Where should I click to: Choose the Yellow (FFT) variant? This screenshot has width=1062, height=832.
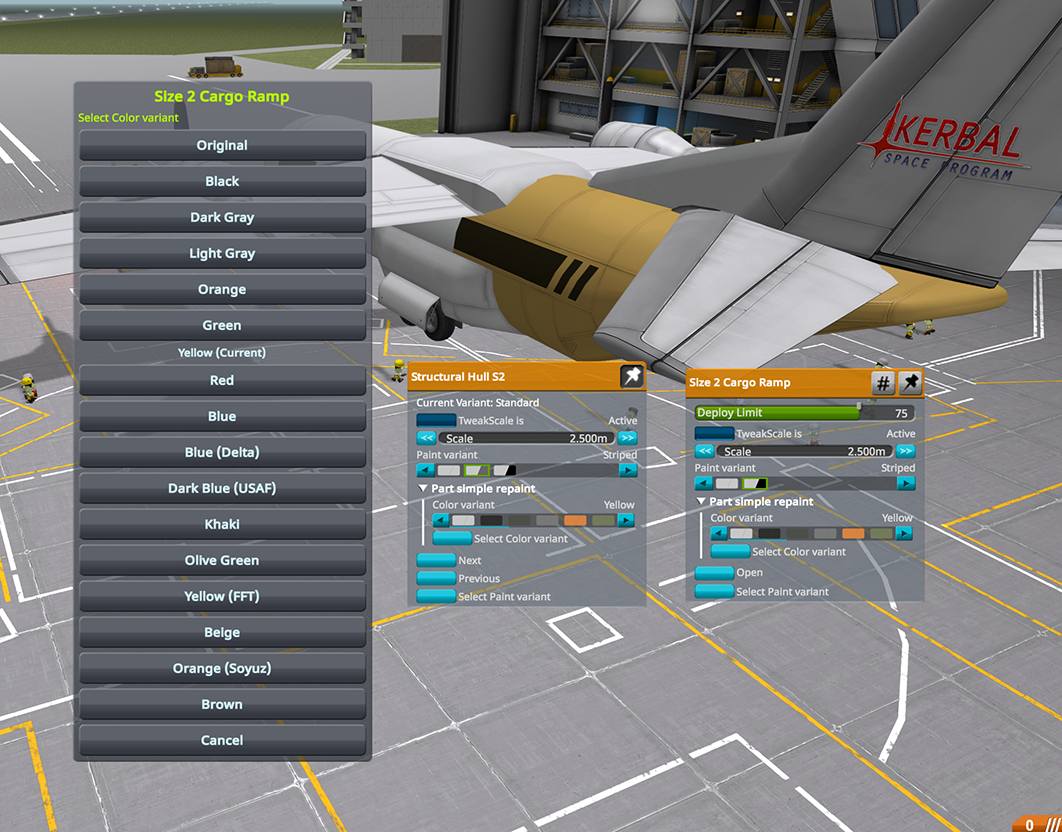point(222,596)
